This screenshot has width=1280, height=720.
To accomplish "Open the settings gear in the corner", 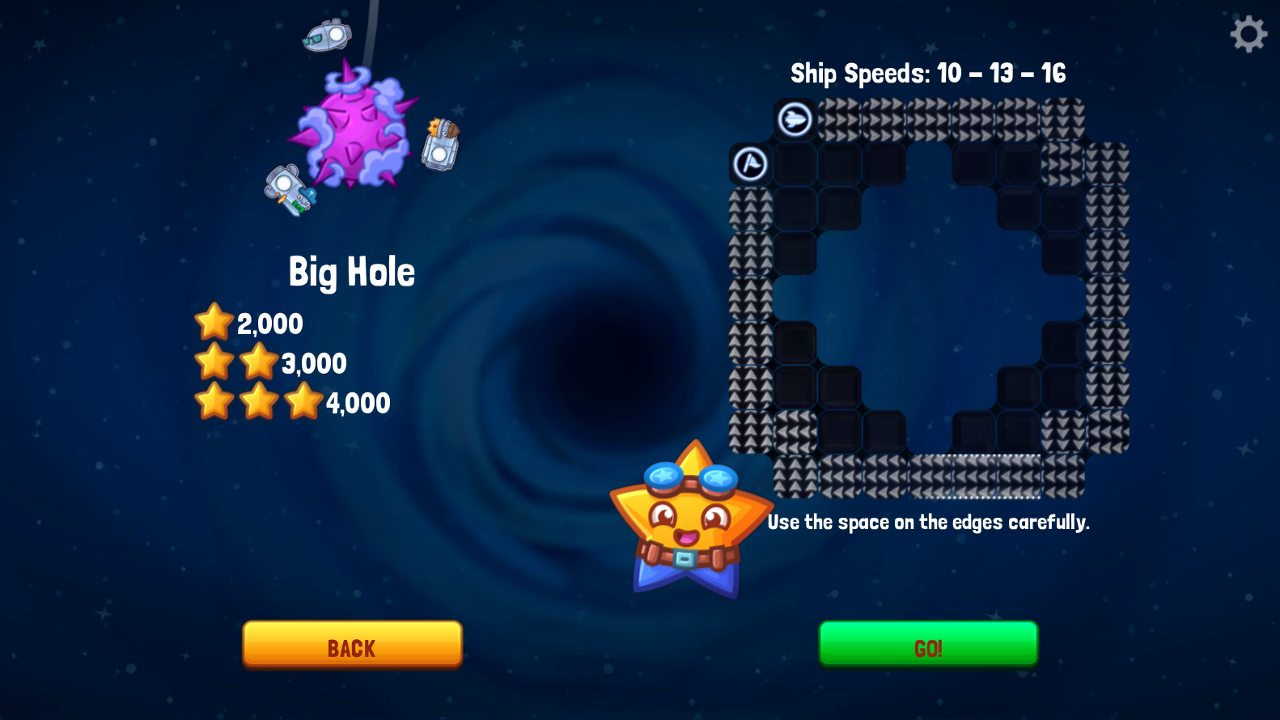I will pyautogui.click(x=1248, y=33).
